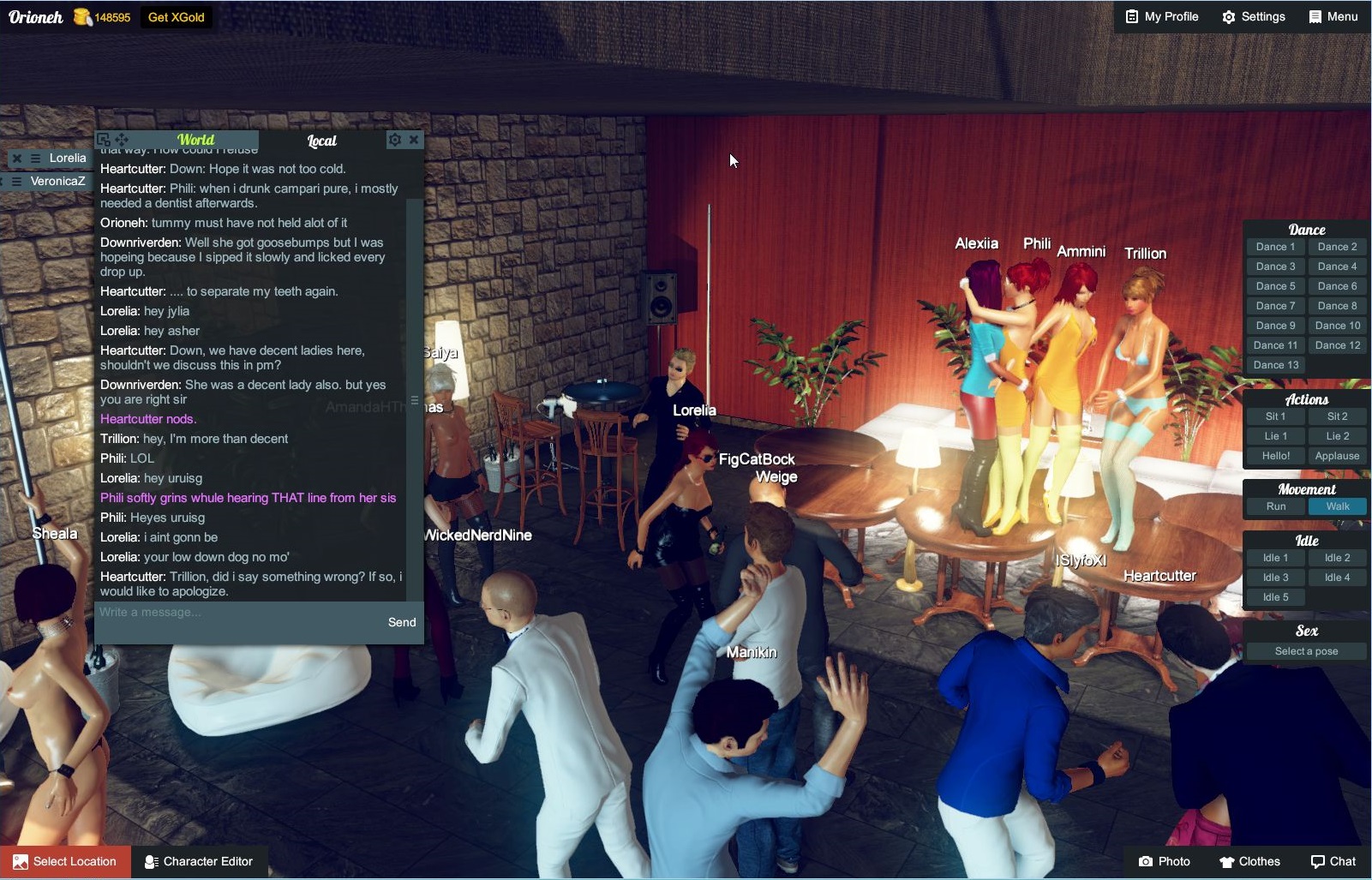Open chat settings via the gear icon
The image size is (1372, 880).
click(394, 139)
